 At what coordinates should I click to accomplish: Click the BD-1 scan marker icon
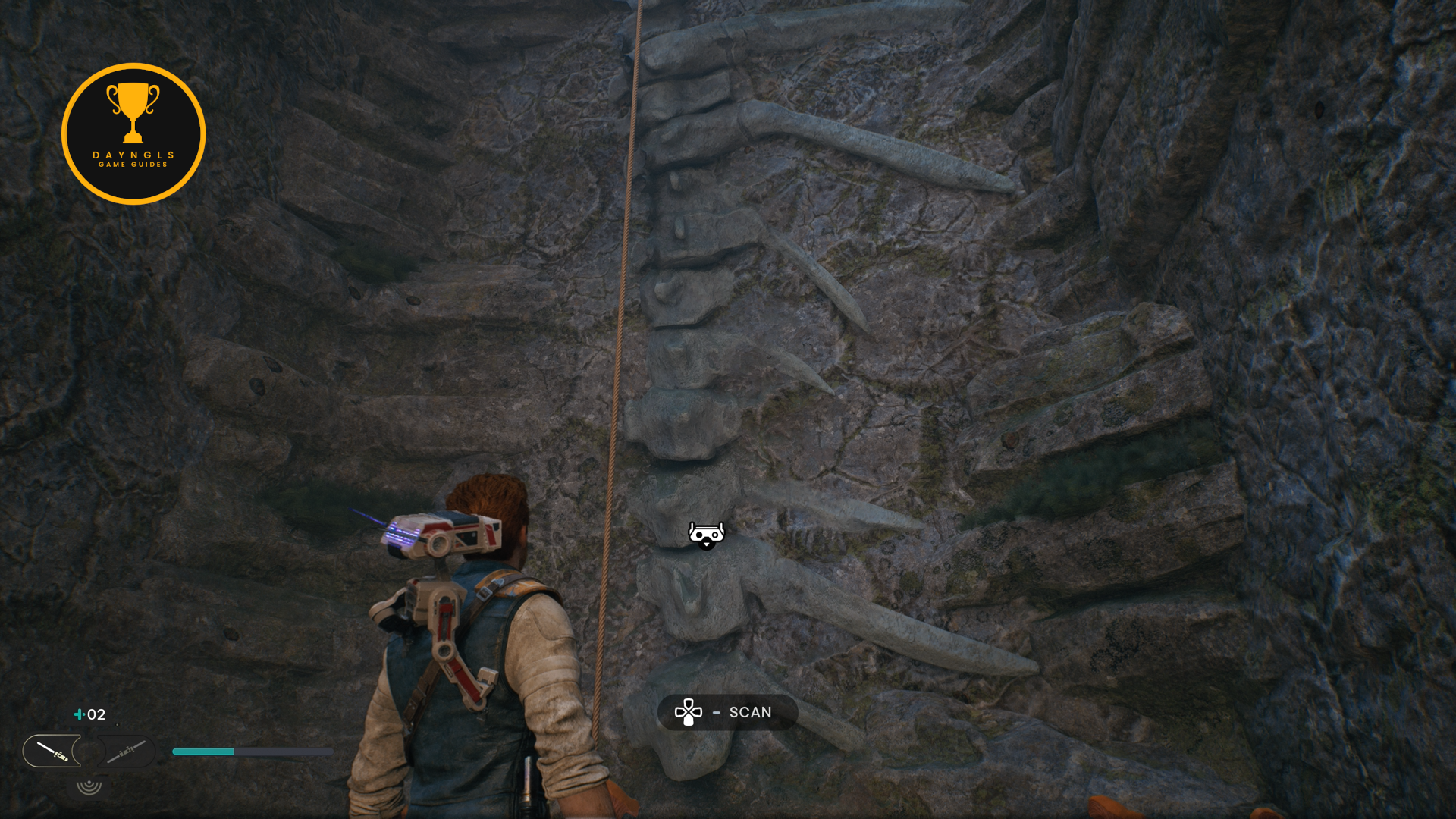click(706, 535)
